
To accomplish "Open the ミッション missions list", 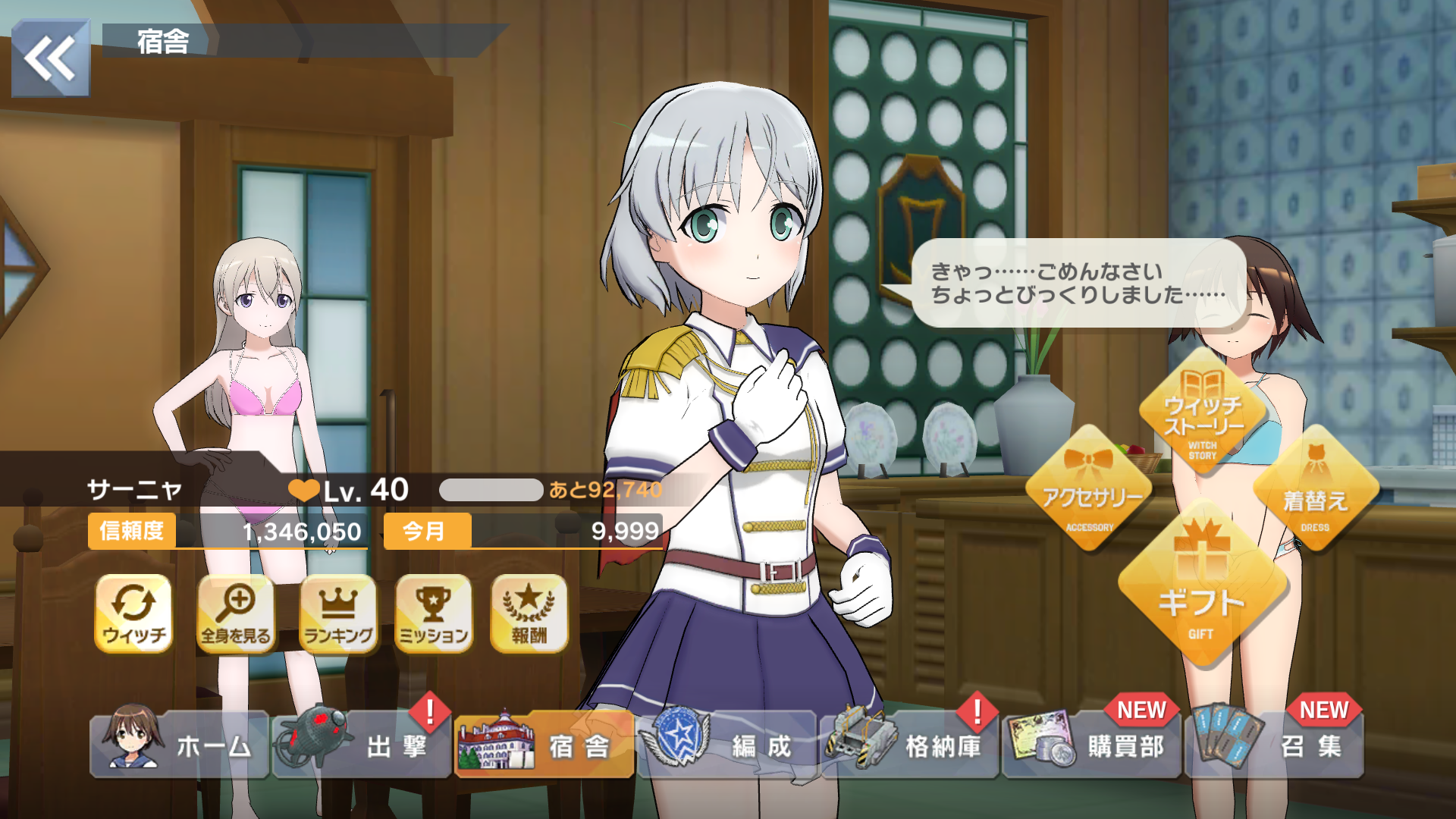I will click(434, 613).
